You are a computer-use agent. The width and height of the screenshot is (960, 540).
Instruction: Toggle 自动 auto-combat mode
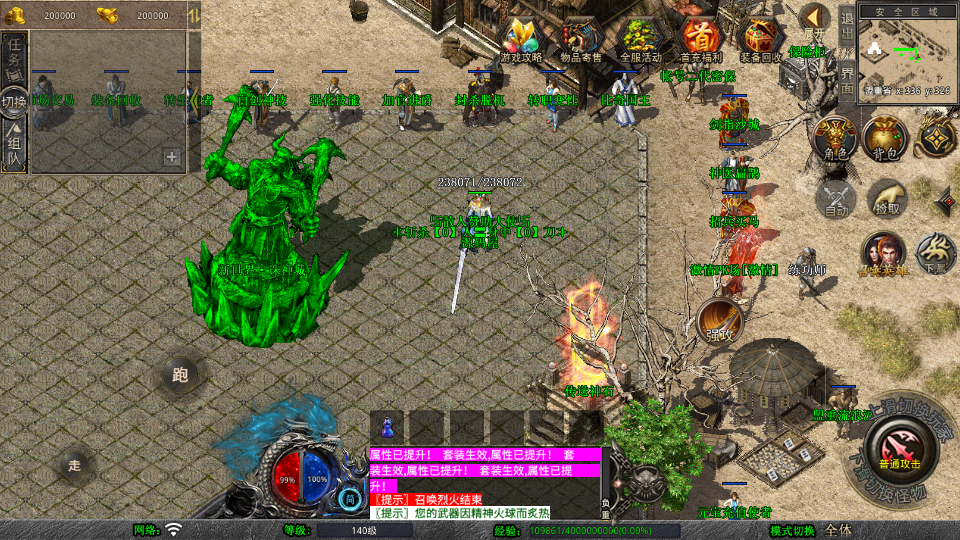pyautogui.click(x=836, y=198)
